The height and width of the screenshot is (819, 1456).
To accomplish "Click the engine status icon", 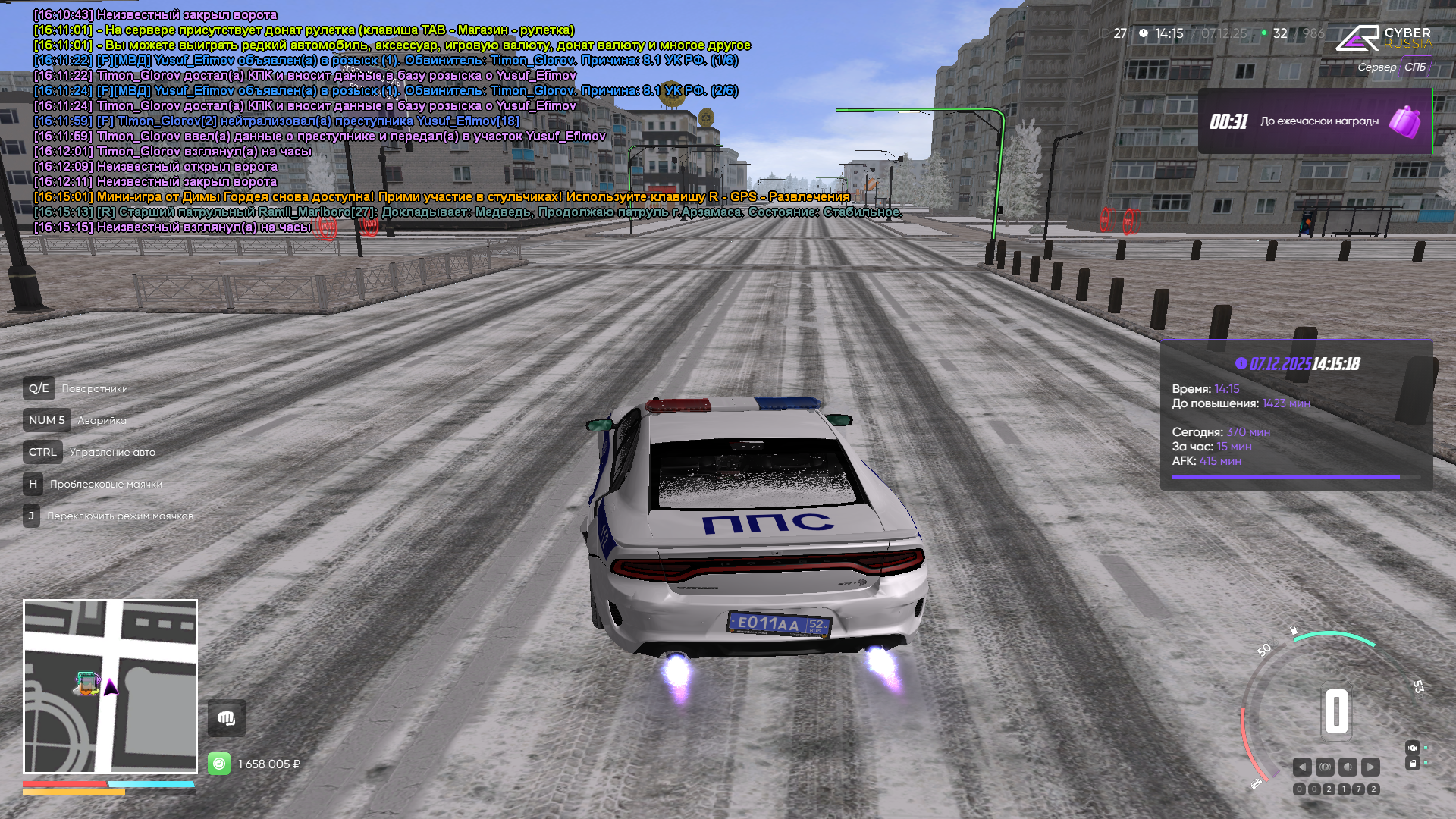I will pyautogui.click(x=1412, y=747).
